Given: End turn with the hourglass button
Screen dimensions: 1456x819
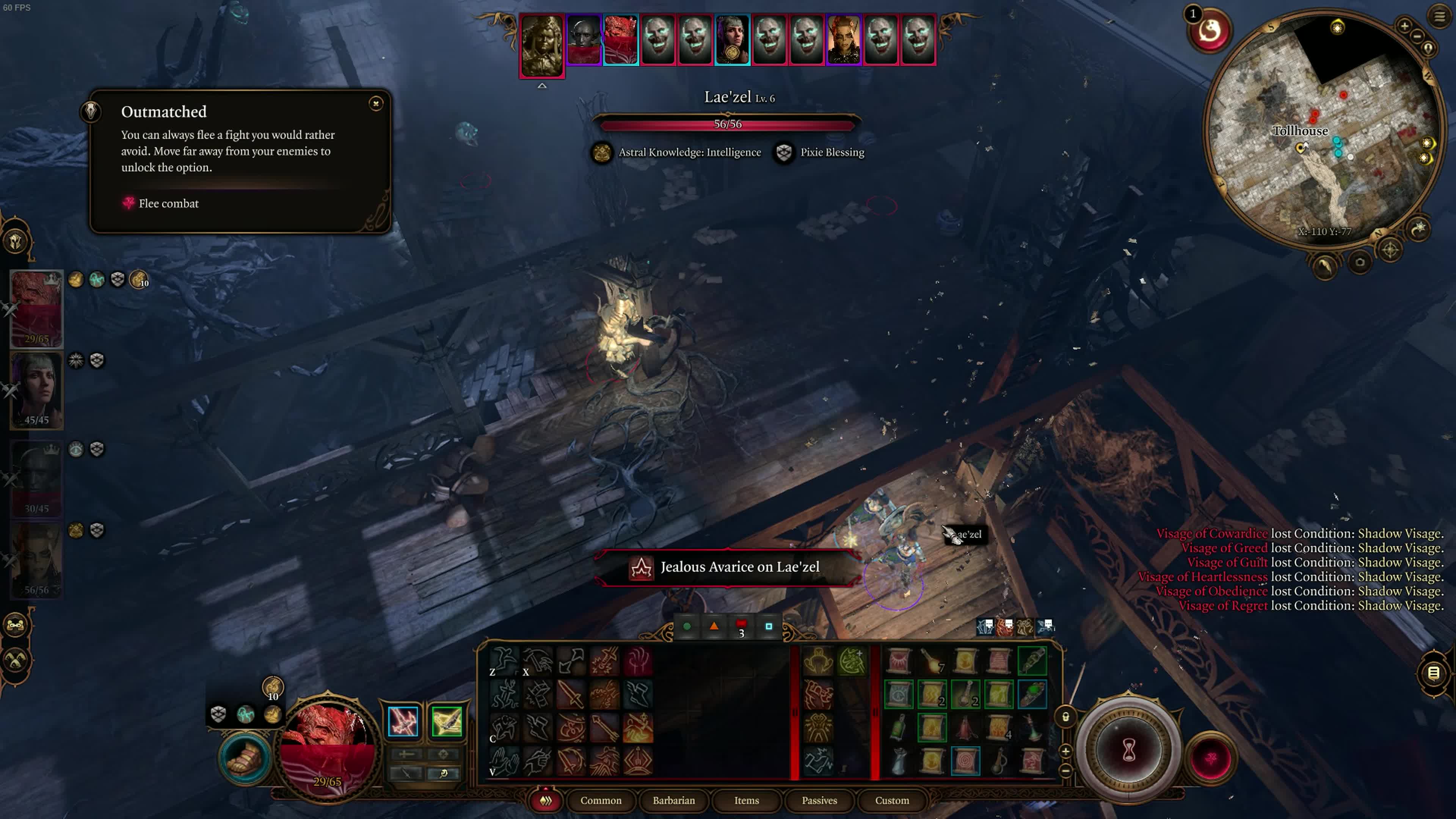Looking at the screenshot, I should click(x=1129, y=751).
